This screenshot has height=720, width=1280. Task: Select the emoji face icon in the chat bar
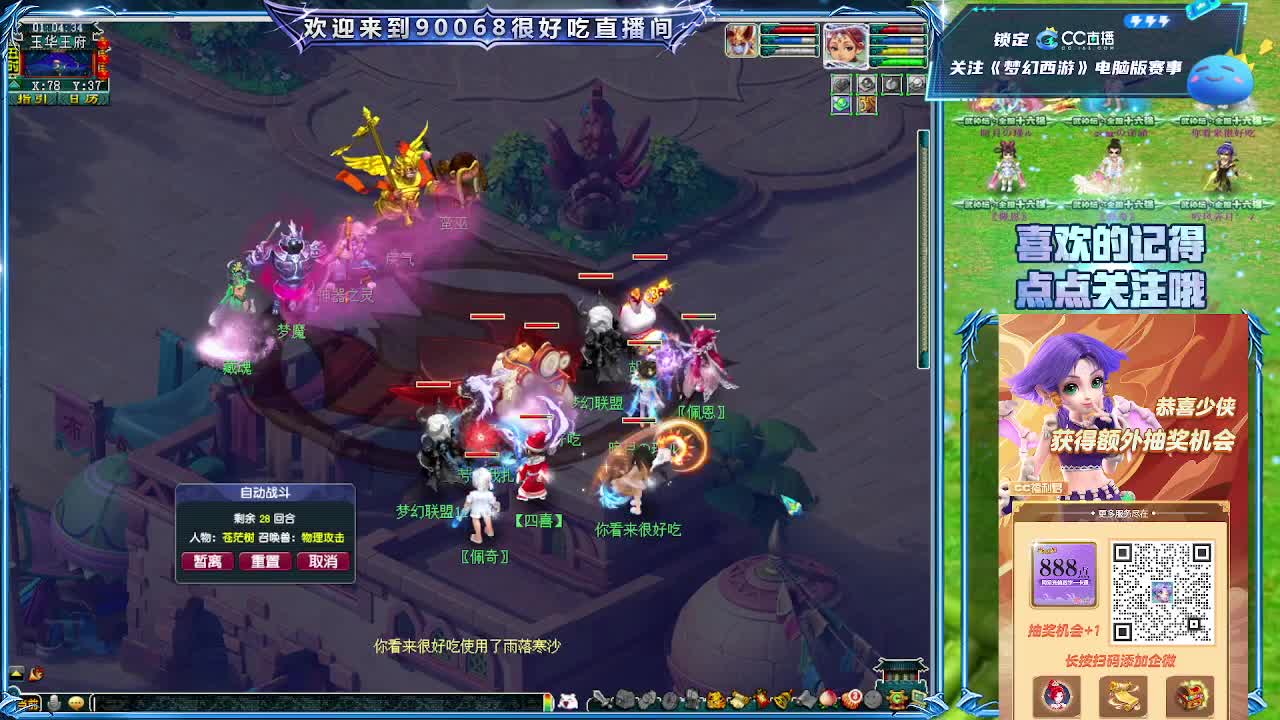(77, 702)
